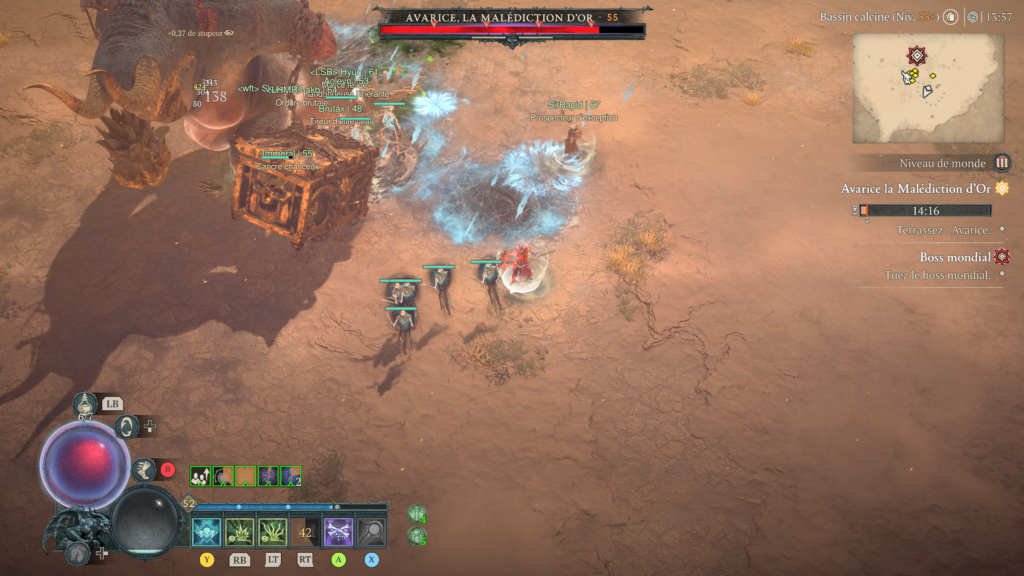Image resolution: width=1024 pixels, height=576 pixels.
Task: Activate the teal skull skill slot
Action: click(x=206, y=532)
